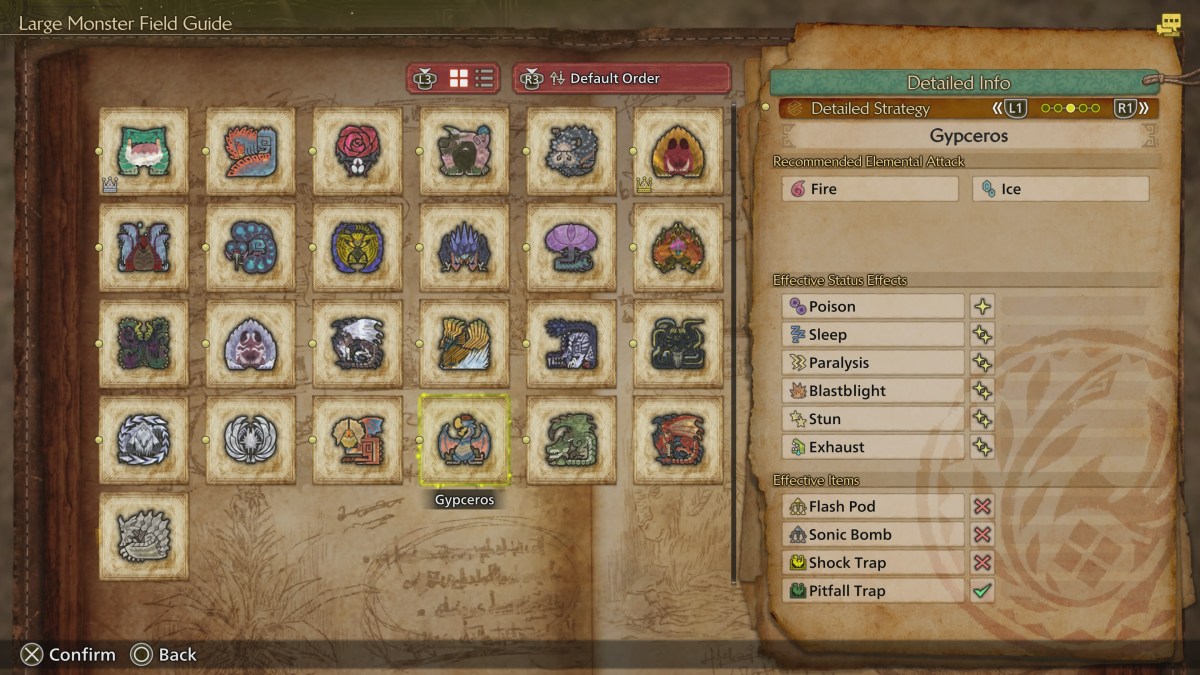
Task: Select the green Rathian monster icon
Action: [571, 440]
